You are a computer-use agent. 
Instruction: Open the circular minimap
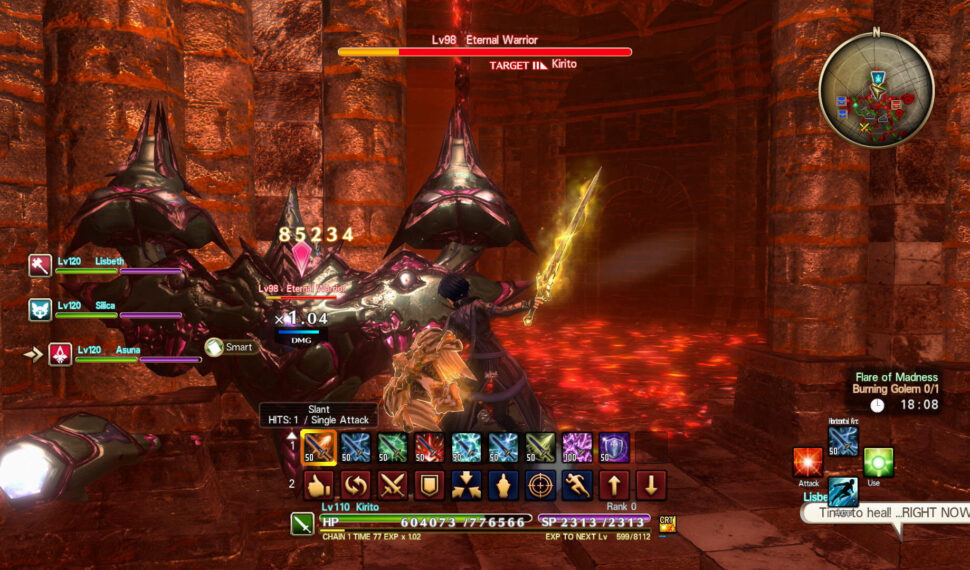(x=876, y=91)
